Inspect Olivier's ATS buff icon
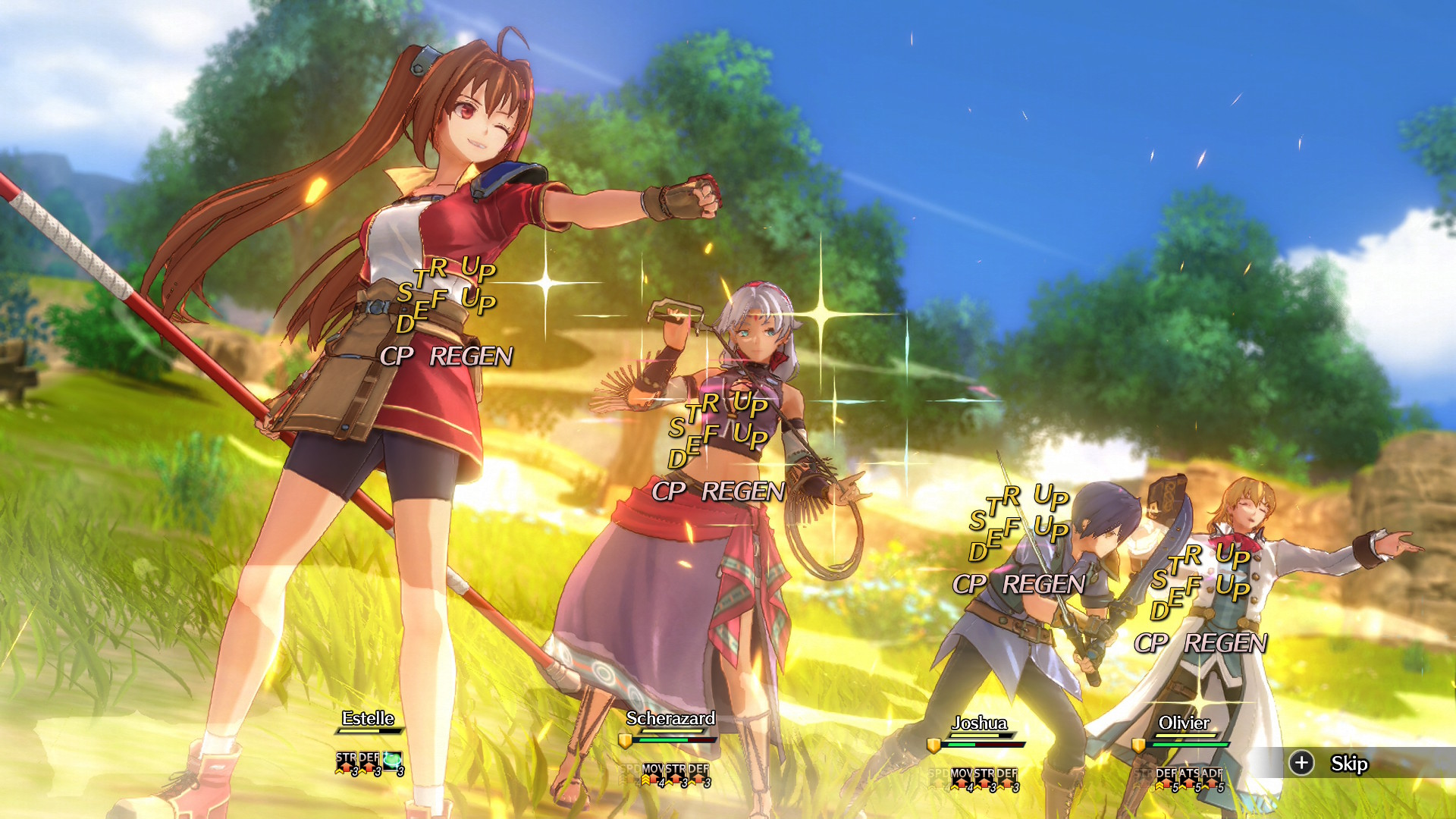The image size is (1456, 819). (x=1188, y=778)
